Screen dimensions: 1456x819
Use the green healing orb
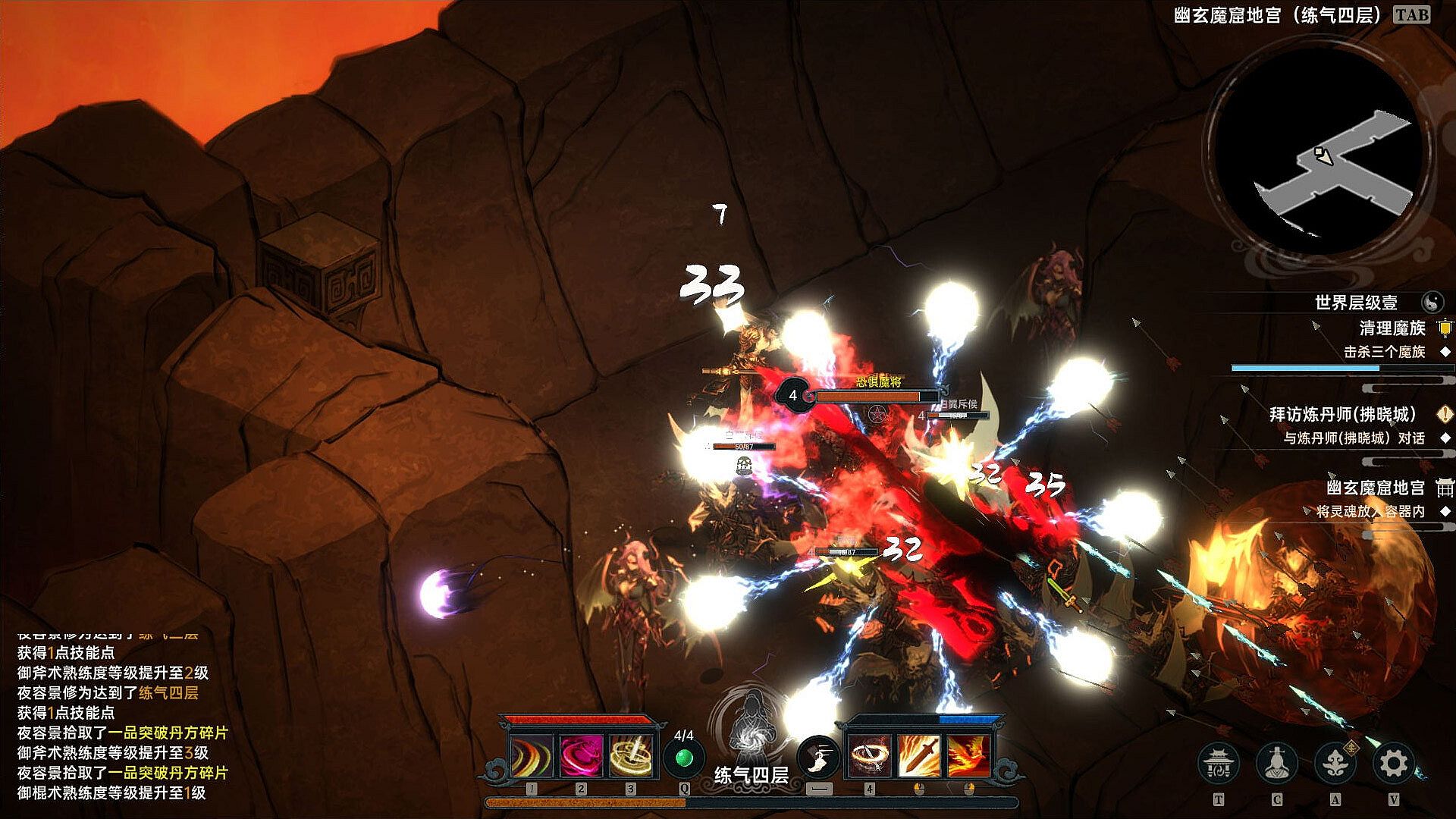684,758
